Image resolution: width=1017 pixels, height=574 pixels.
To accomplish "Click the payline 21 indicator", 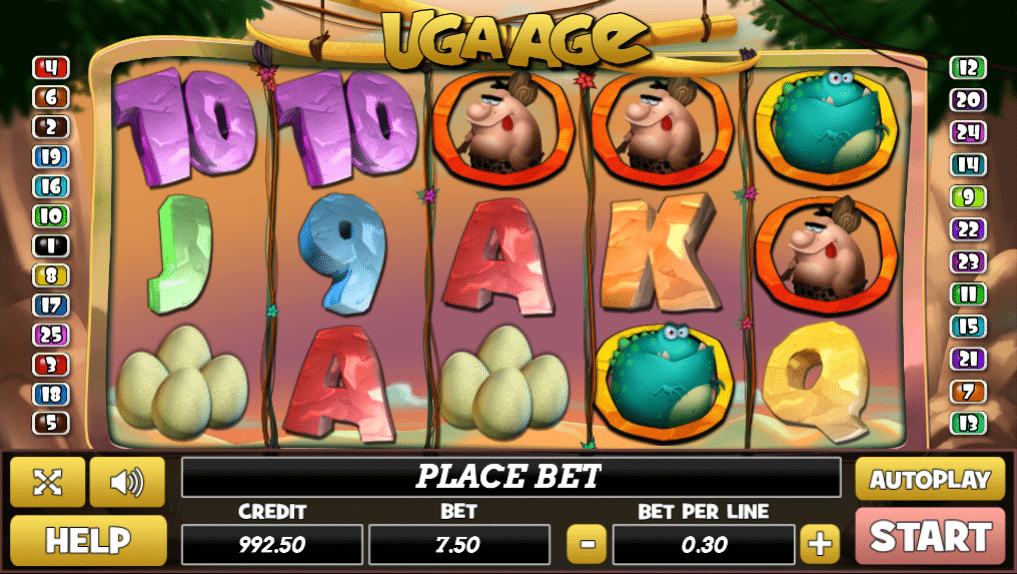I will (967, 359).
